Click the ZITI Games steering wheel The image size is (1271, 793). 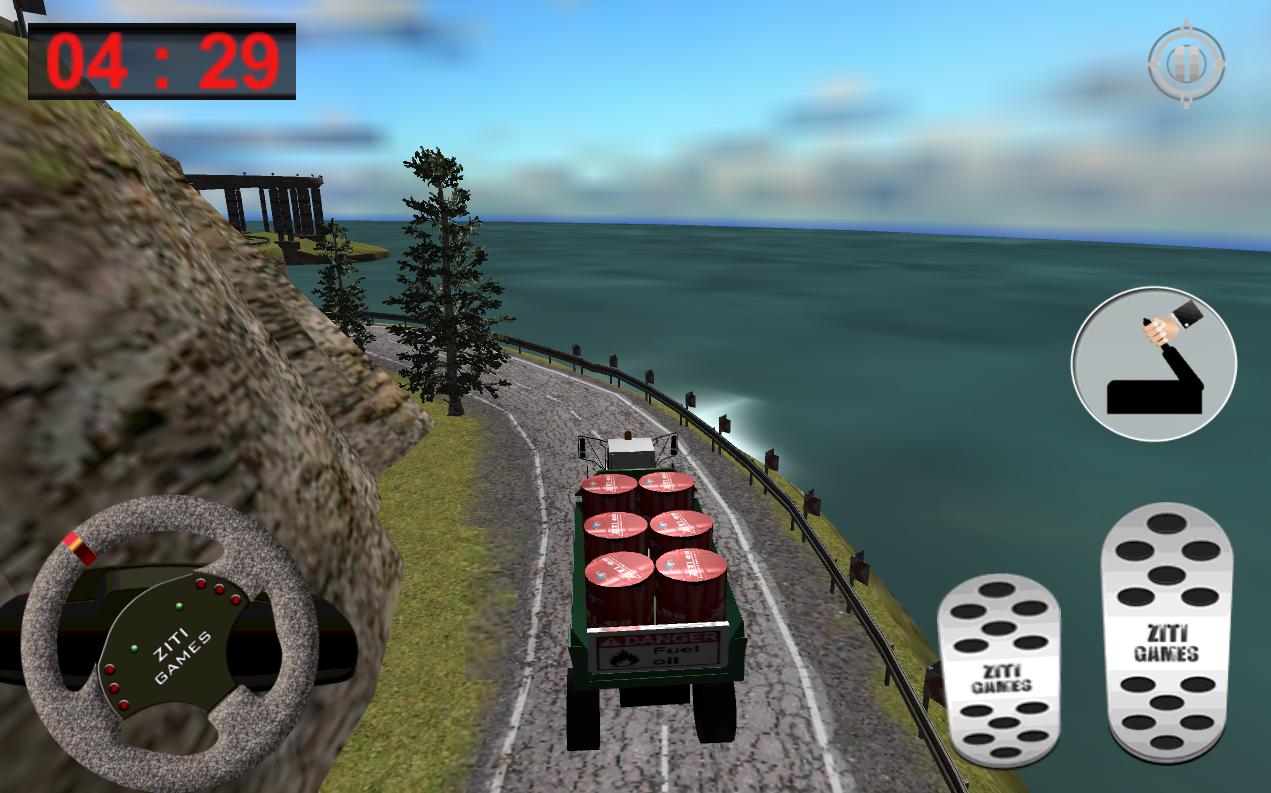point(169,643)
